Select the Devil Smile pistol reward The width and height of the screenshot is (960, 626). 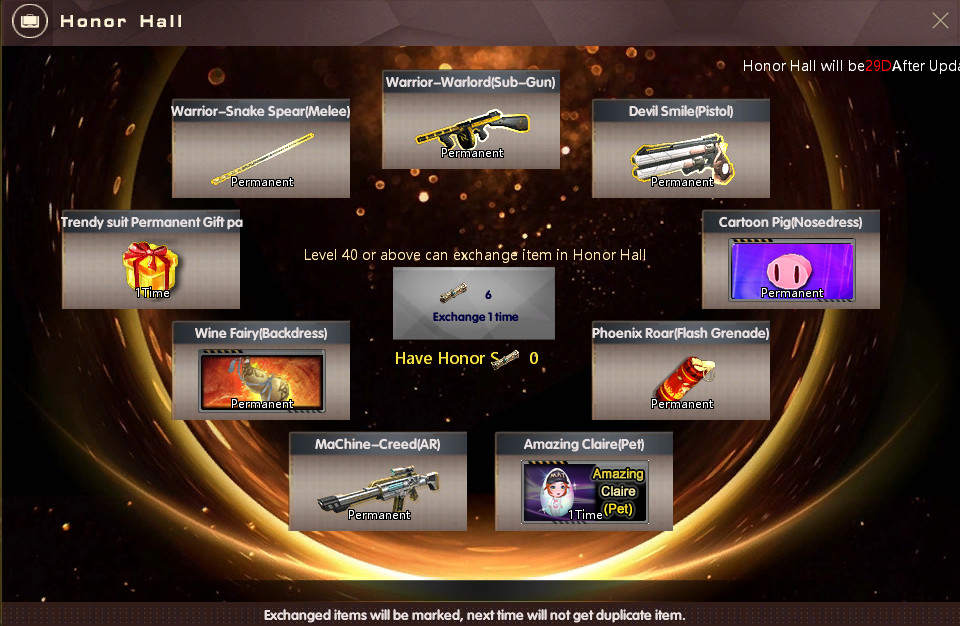[681, 156]
